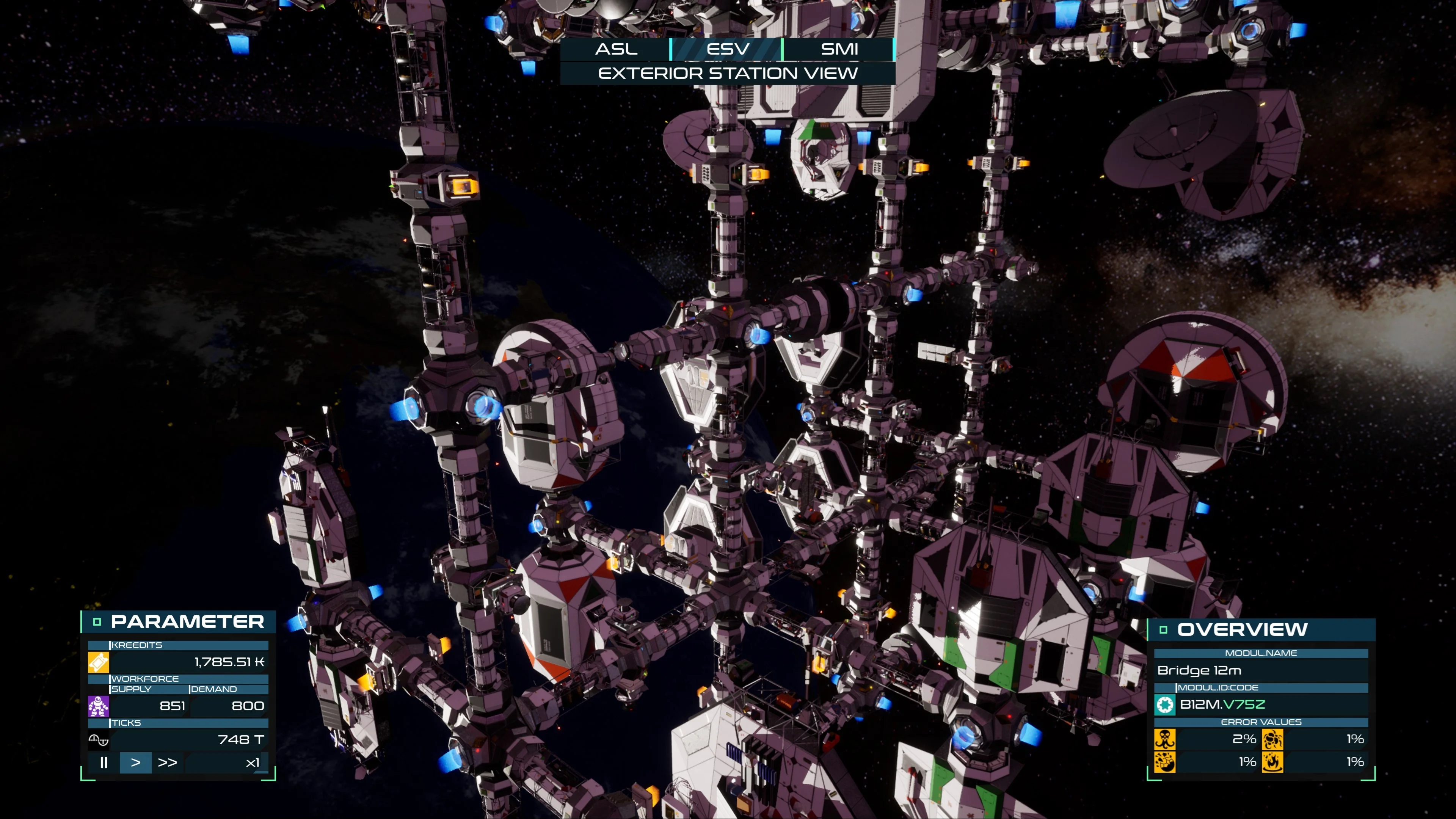1456x819 pixels.
Task: Switch to the ASL tab
Action: pyautogui.click(x=616, y=49)
